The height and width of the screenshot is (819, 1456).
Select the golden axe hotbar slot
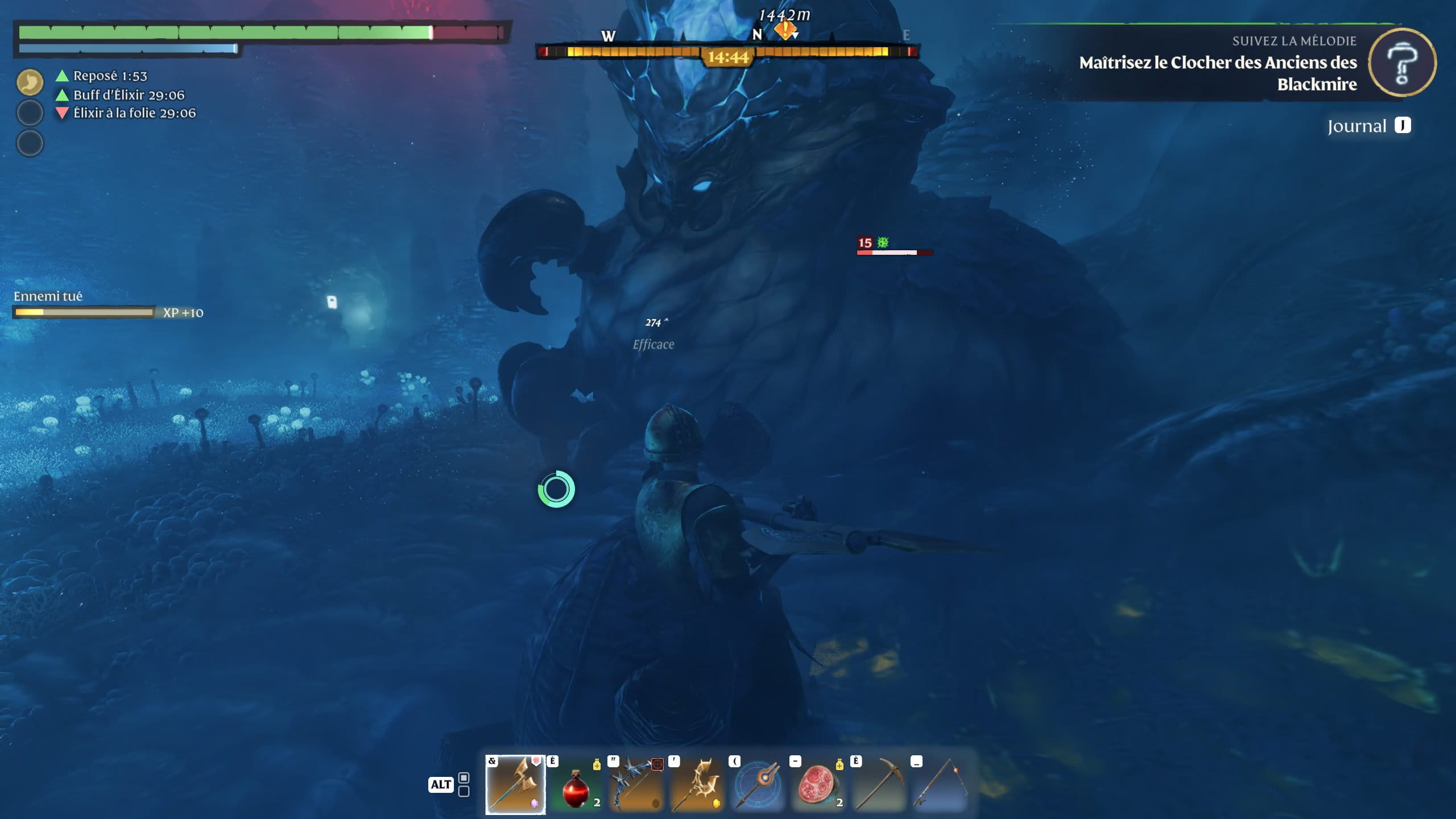click(515, 785)
